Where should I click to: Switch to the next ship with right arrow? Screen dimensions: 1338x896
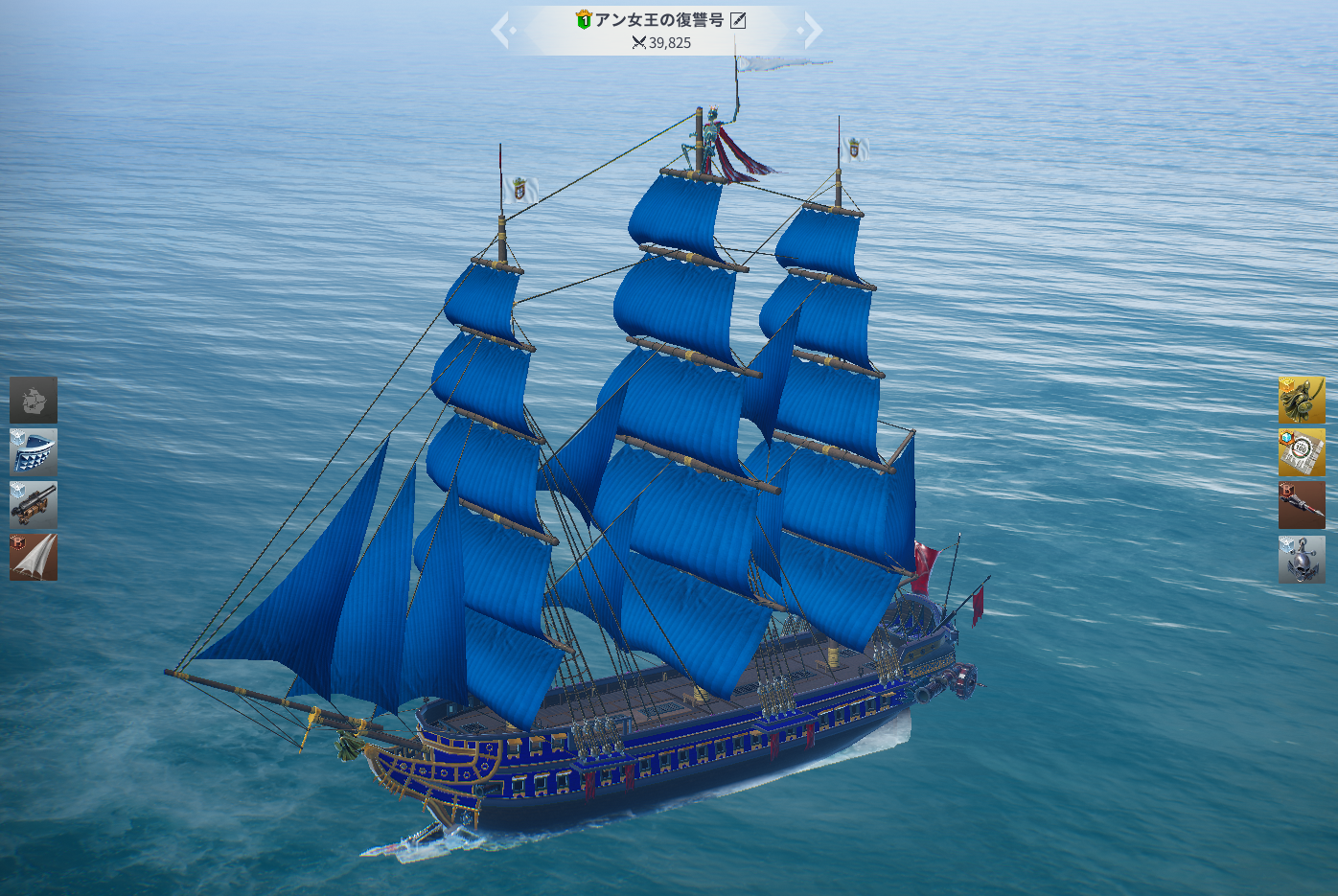pyautogui.click(x=812, y=30)
